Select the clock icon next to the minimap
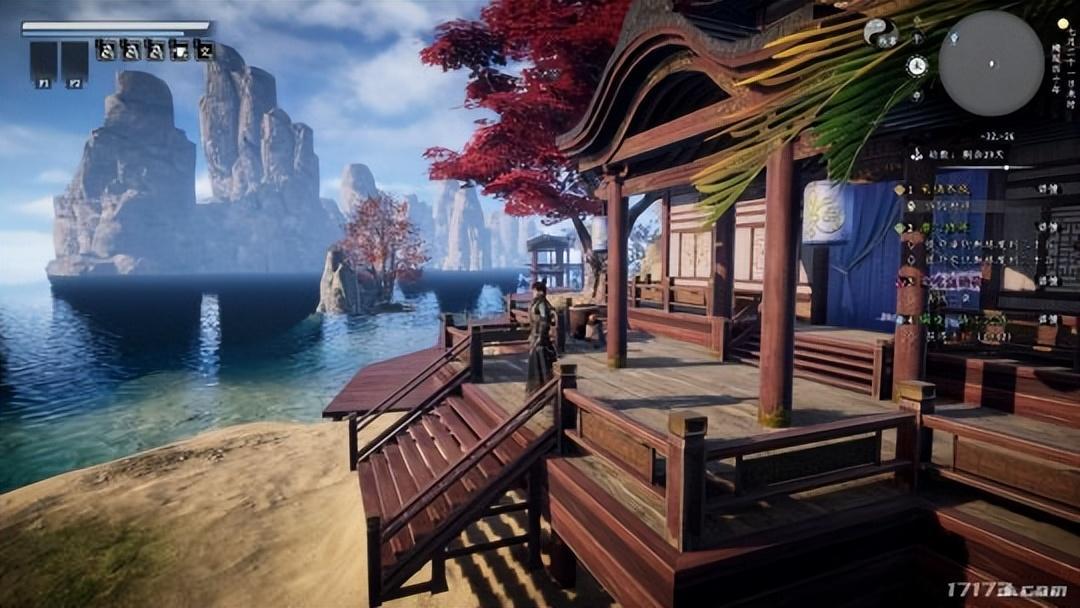Screen dimensions: 1080x608 point(916,66)
